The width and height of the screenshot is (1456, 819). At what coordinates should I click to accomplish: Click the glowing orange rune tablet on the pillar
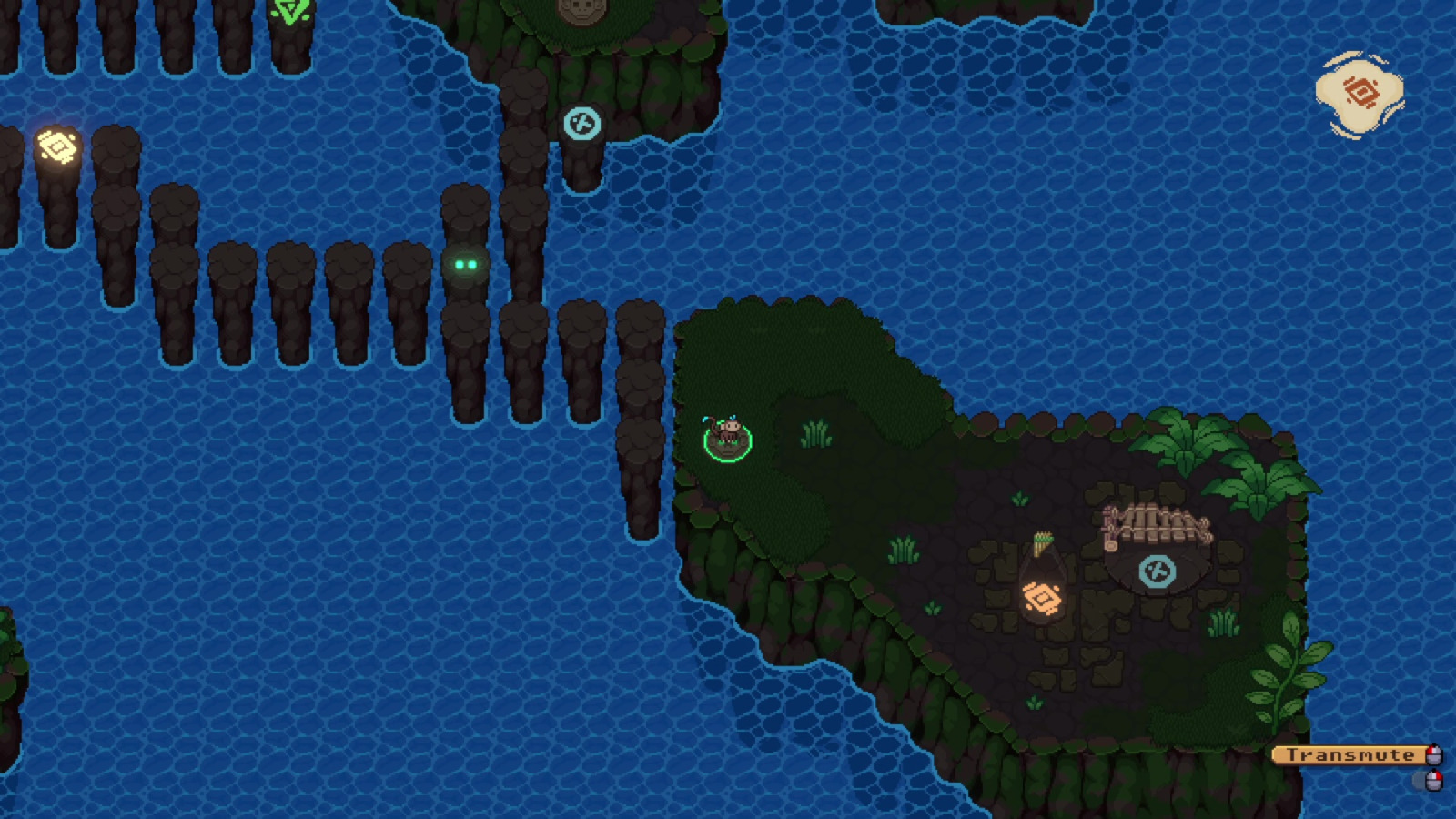click(x=56, y=144)
